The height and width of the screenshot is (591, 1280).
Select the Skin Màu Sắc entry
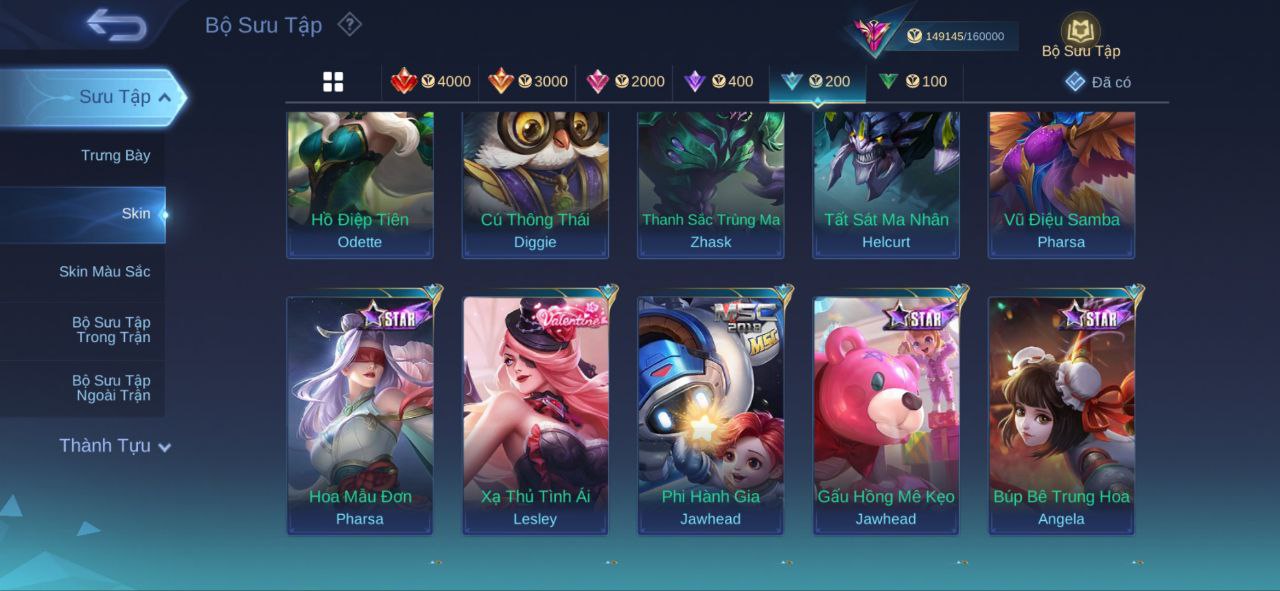(104, 272)
